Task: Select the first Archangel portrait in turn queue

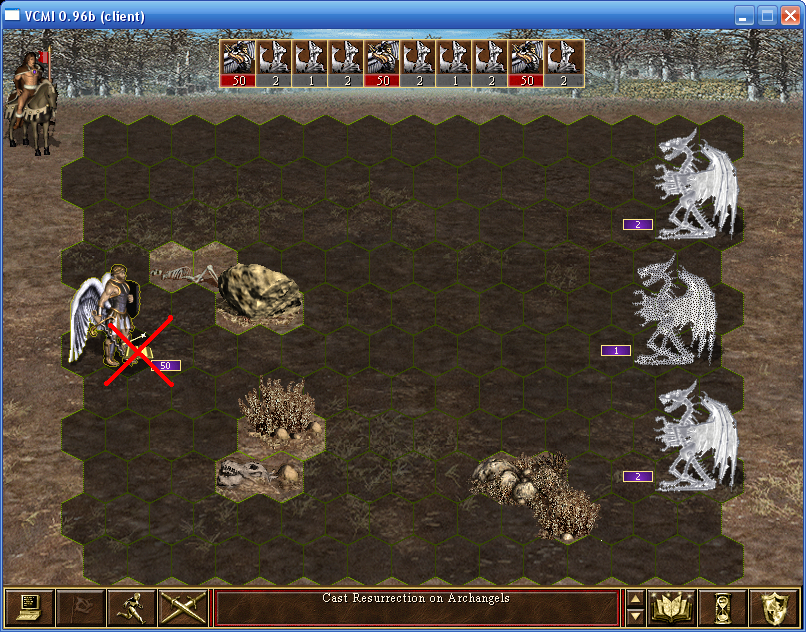Action: click(x=238, y=63)
